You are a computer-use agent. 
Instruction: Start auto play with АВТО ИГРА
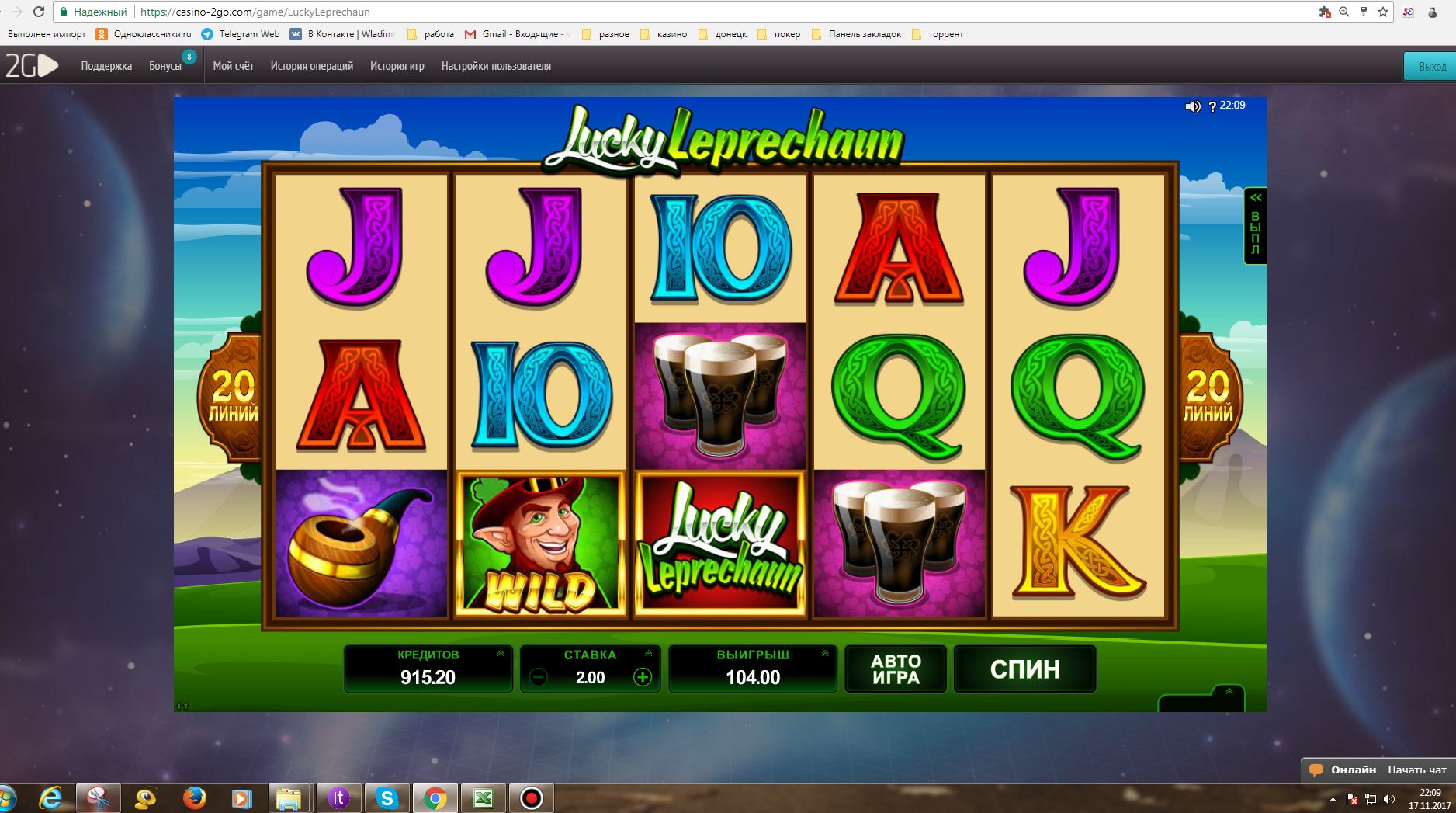coord(896,669)
